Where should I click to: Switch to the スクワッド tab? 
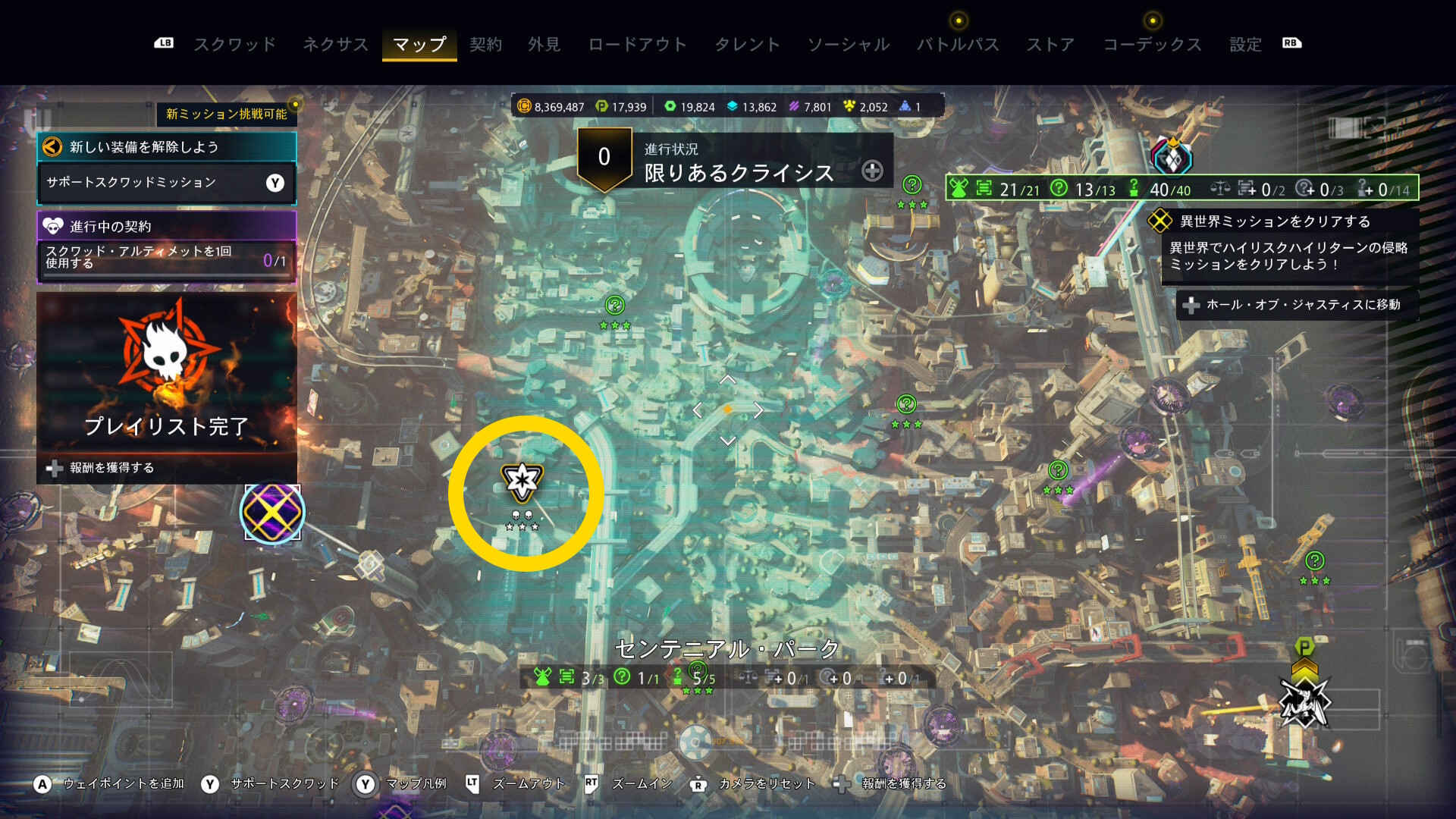coord(234,45)
